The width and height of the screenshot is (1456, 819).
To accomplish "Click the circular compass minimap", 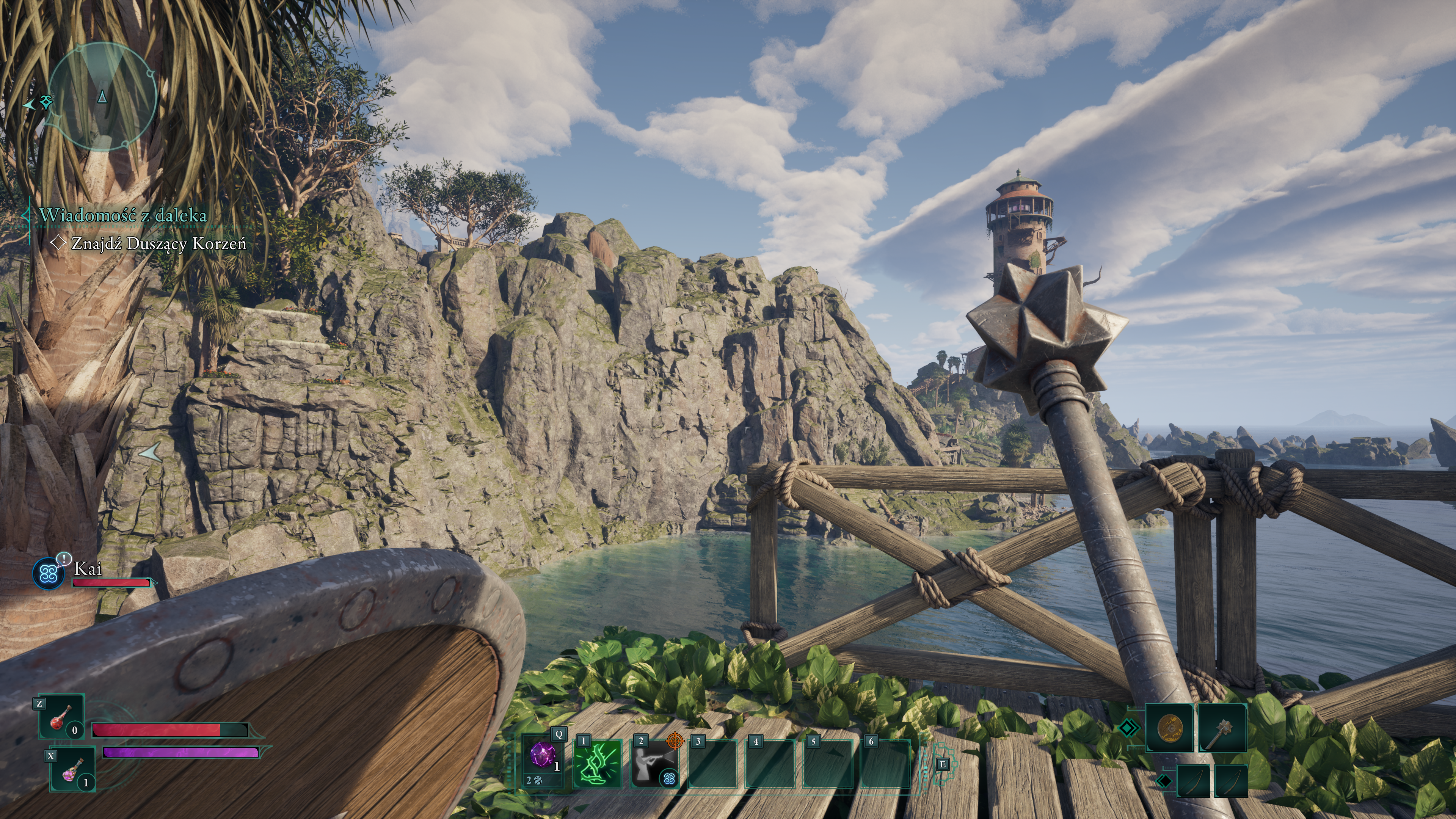I will tap(102, 97).
